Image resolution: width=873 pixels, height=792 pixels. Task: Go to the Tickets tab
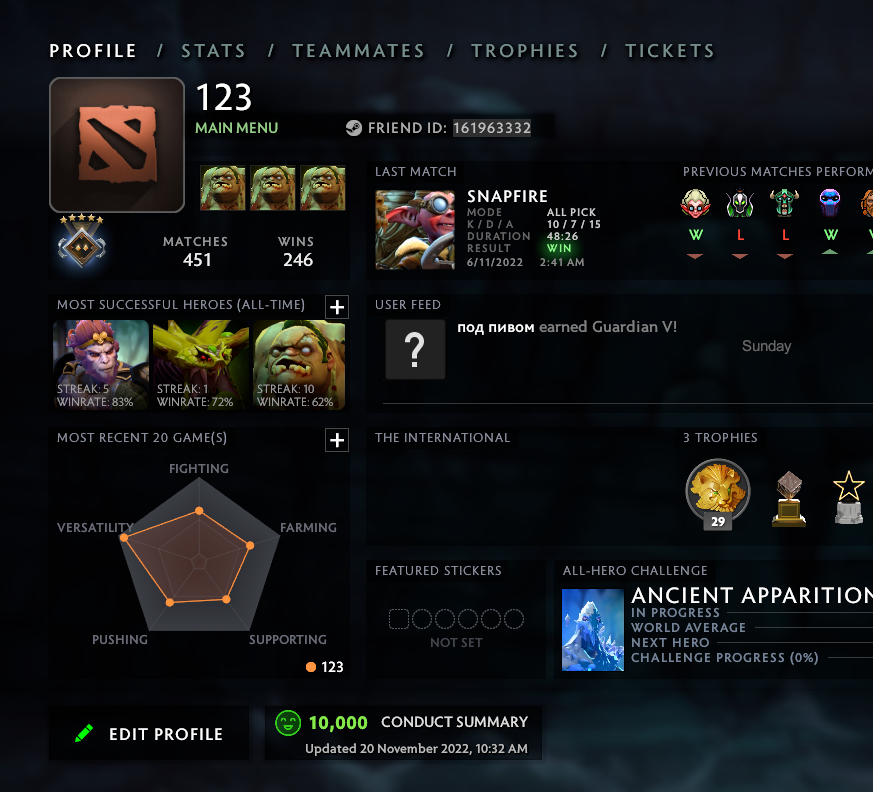[x=670, y=51]
